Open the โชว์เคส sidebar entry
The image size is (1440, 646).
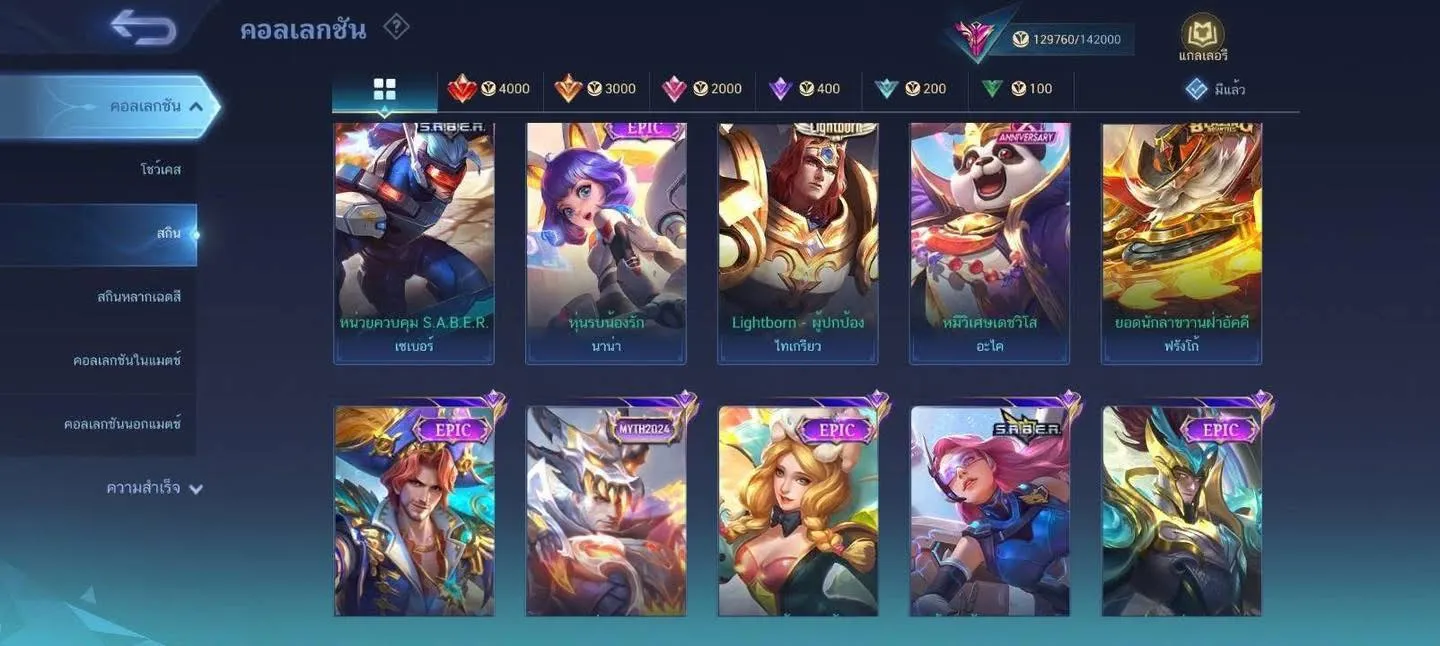point(160,170)
